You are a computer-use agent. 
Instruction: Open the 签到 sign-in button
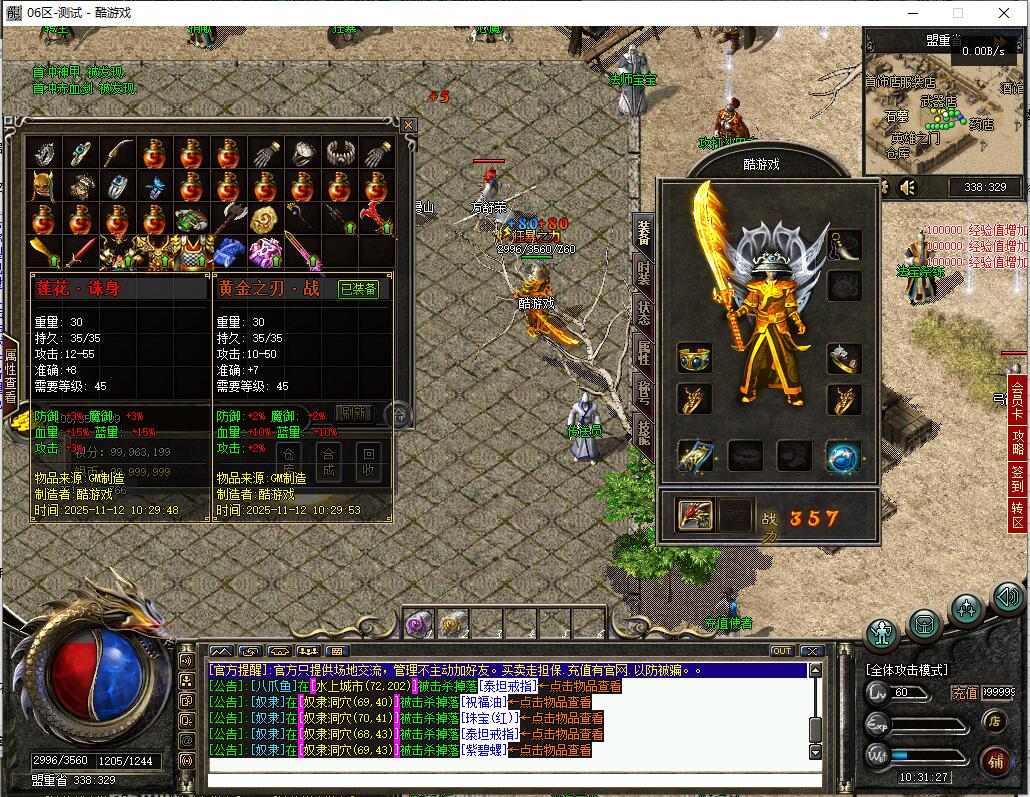tap(1018, 478)
